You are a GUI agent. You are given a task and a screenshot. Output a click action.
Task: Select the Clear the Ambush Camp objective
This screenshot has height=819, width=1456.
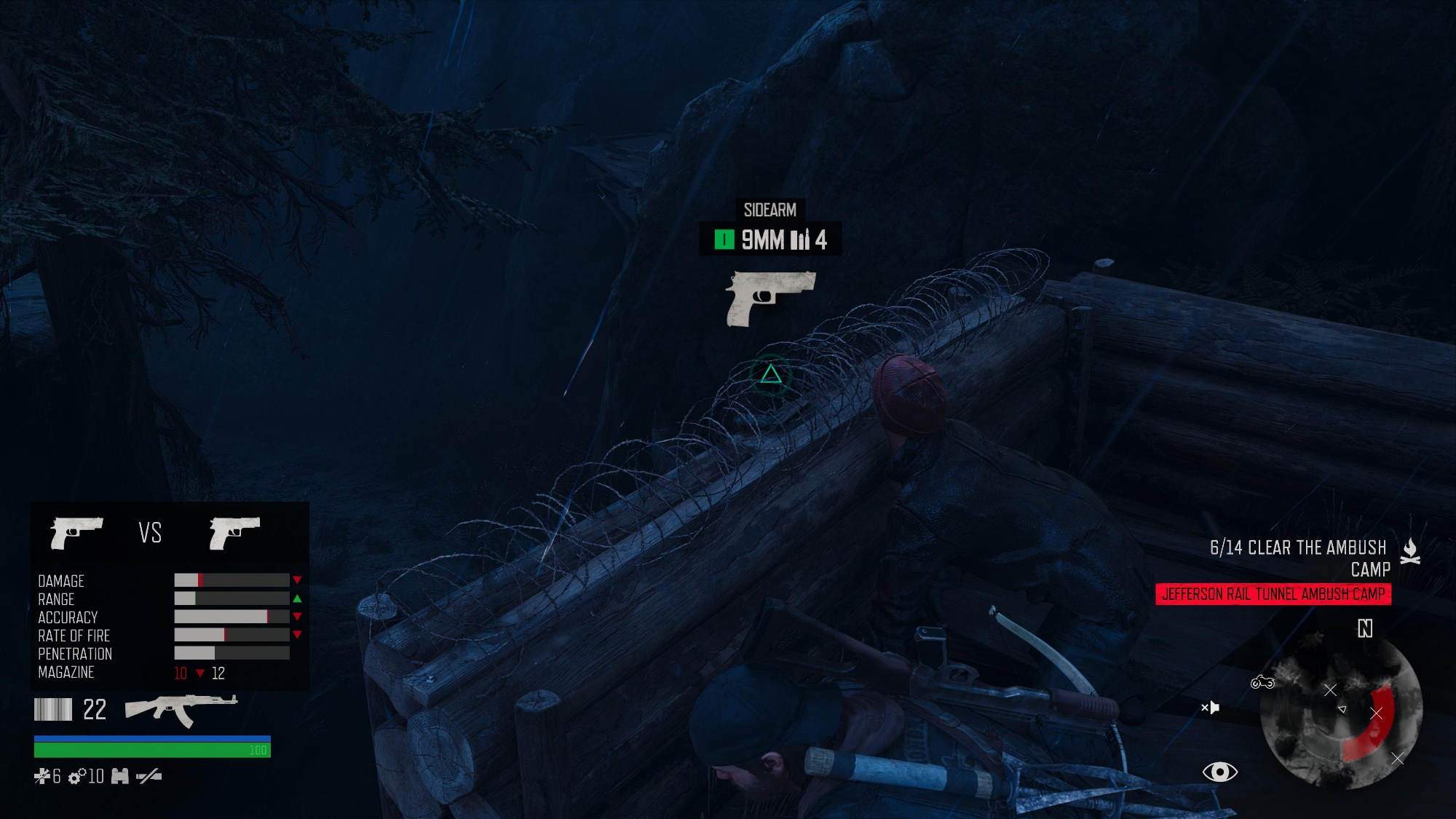point(1299,558)
